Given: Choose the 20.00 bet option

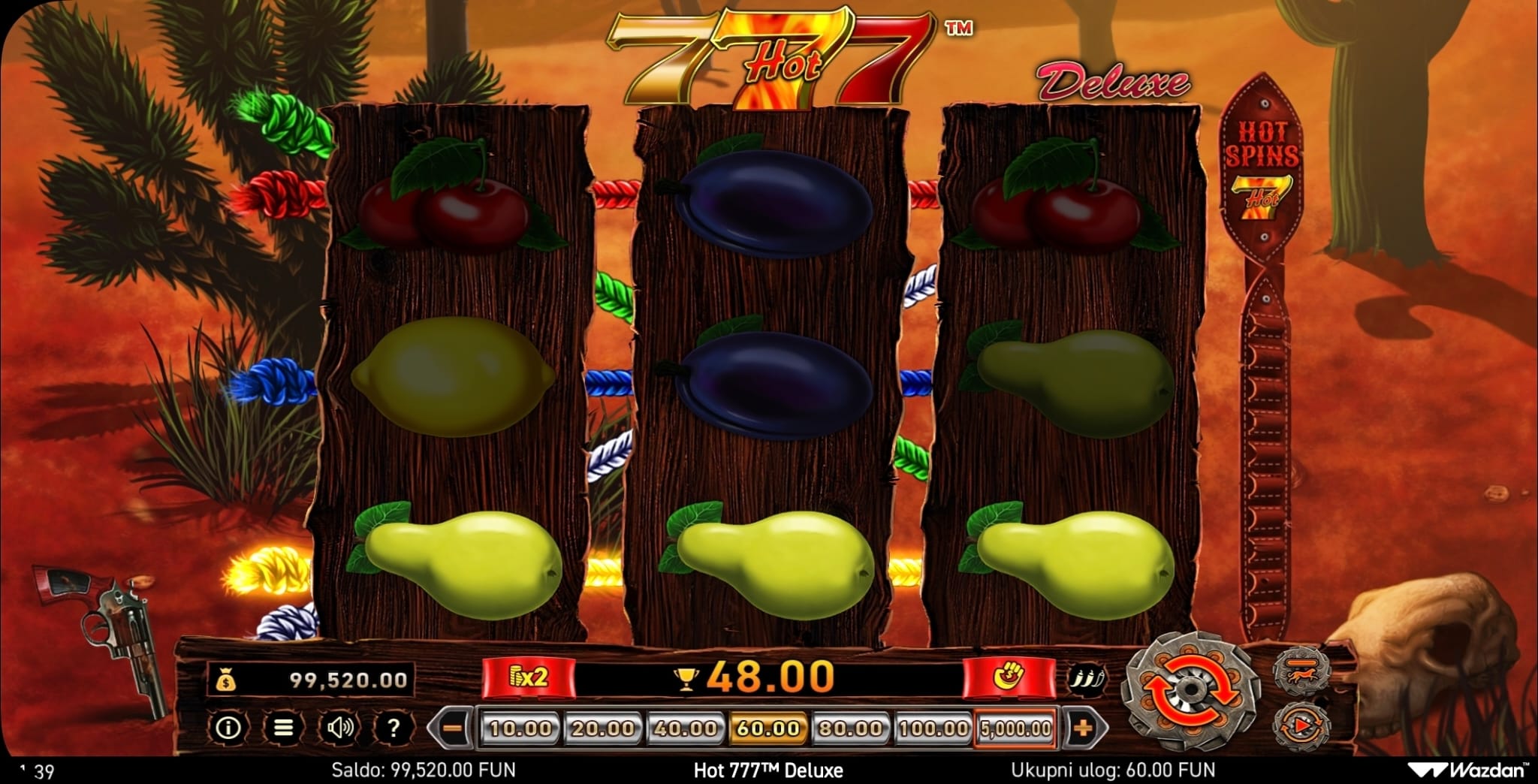Looking at the screenshot, I should 602,728.
